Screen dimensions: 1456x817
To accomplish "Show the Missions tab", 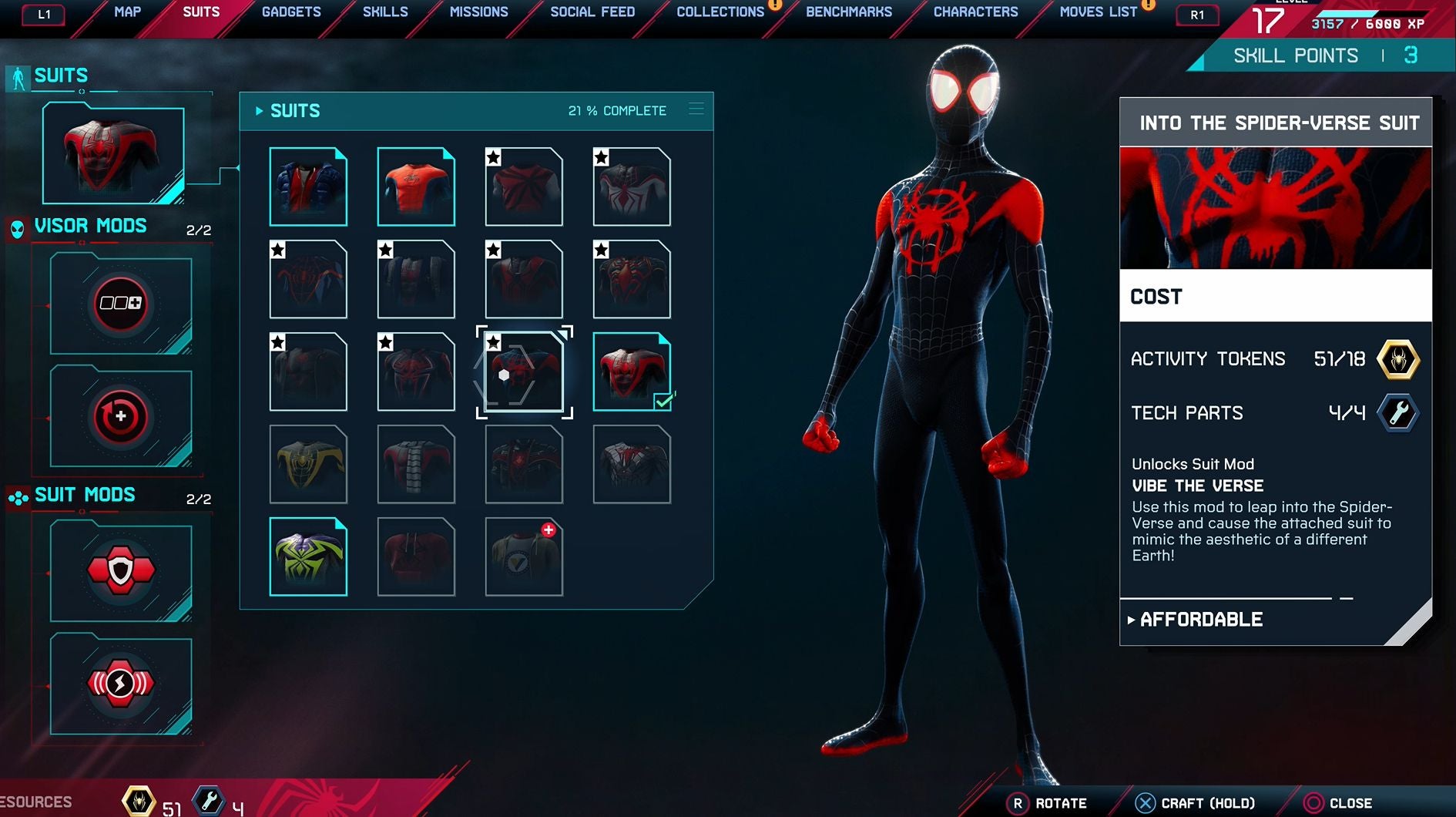I will pos(478,12).
